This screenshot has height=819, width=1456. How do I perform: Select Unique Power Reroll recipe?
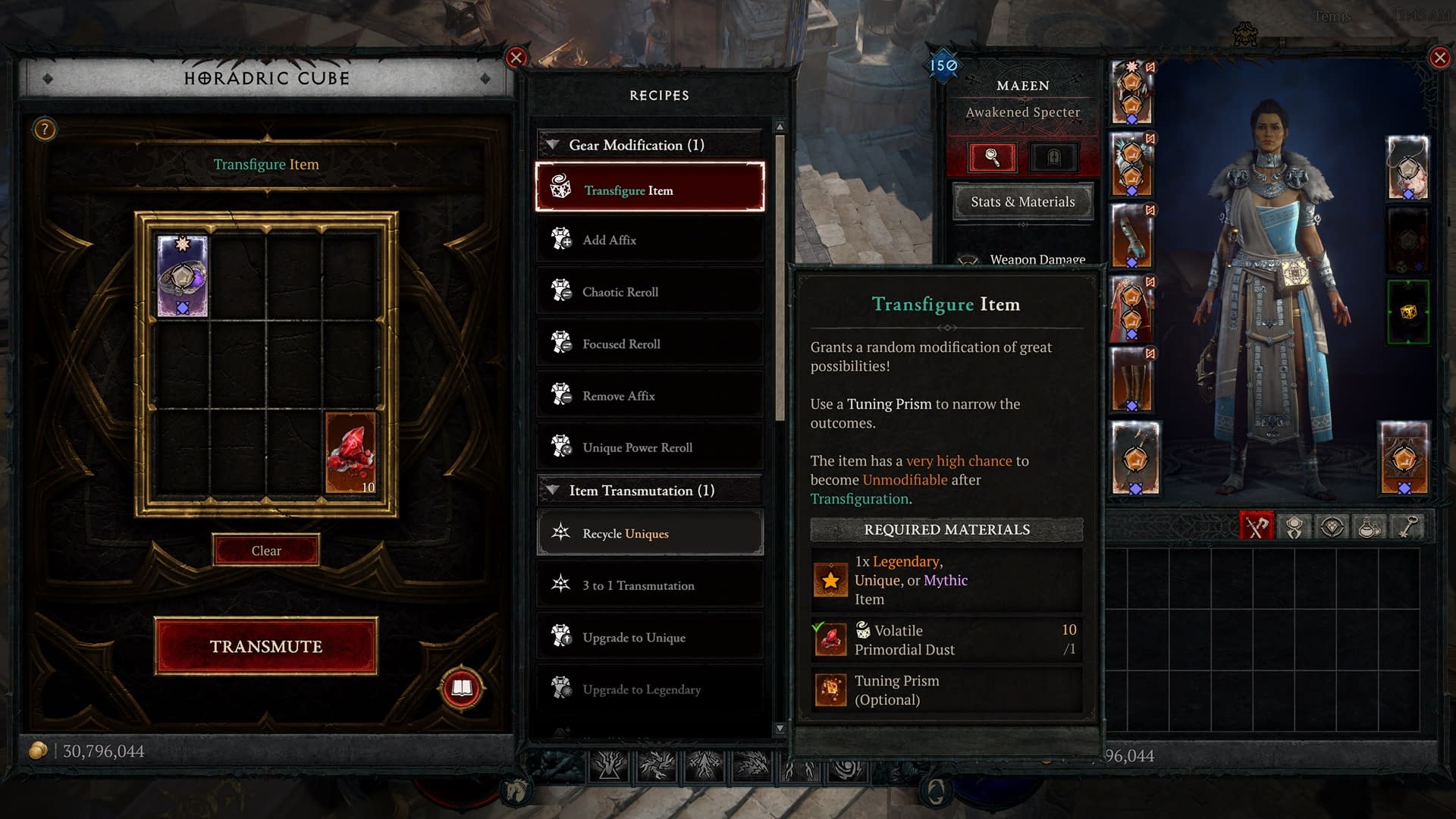(x=650, y=447)
